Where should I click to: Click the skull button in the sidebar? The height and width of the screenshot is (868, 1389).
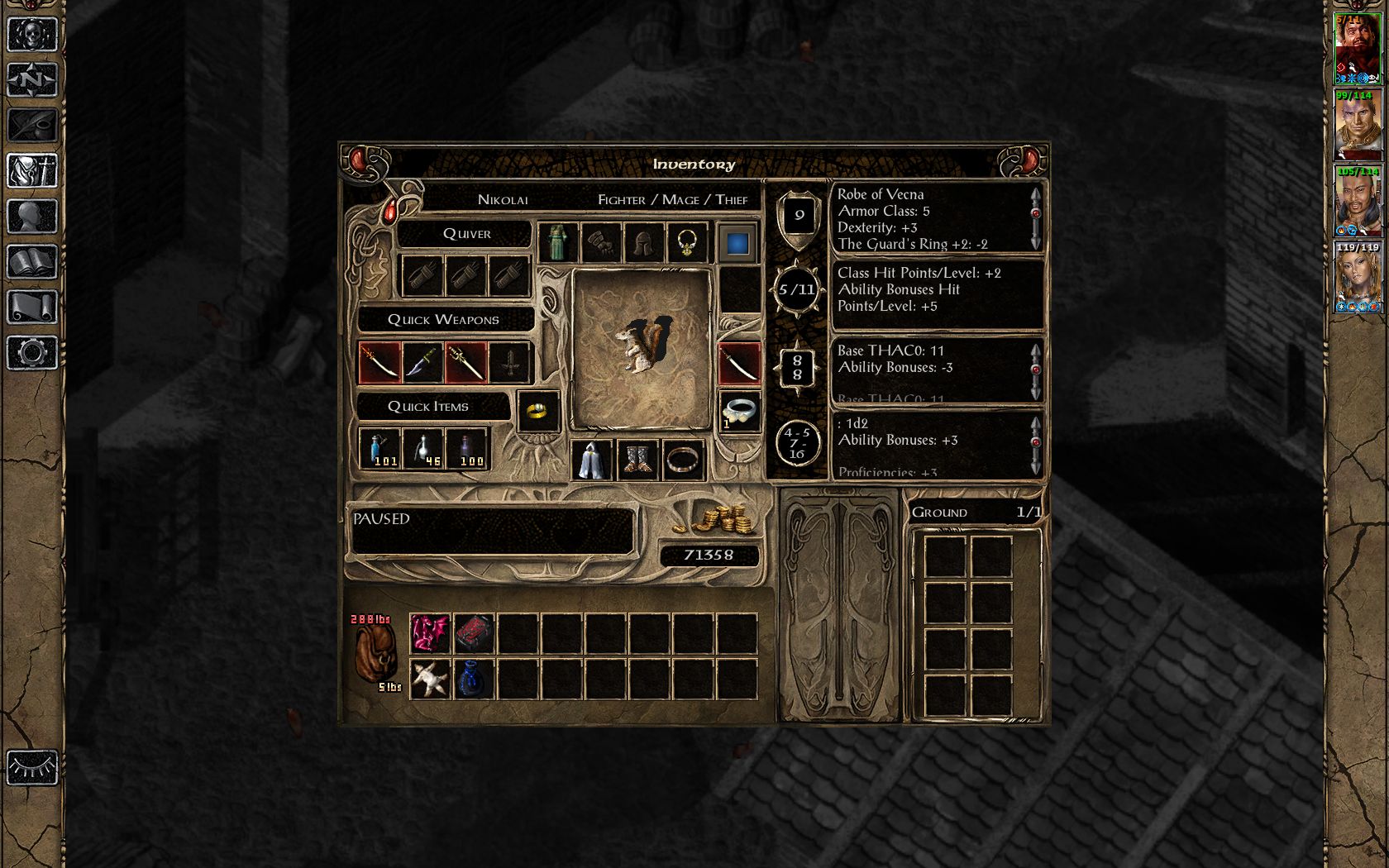pos(32,35)
